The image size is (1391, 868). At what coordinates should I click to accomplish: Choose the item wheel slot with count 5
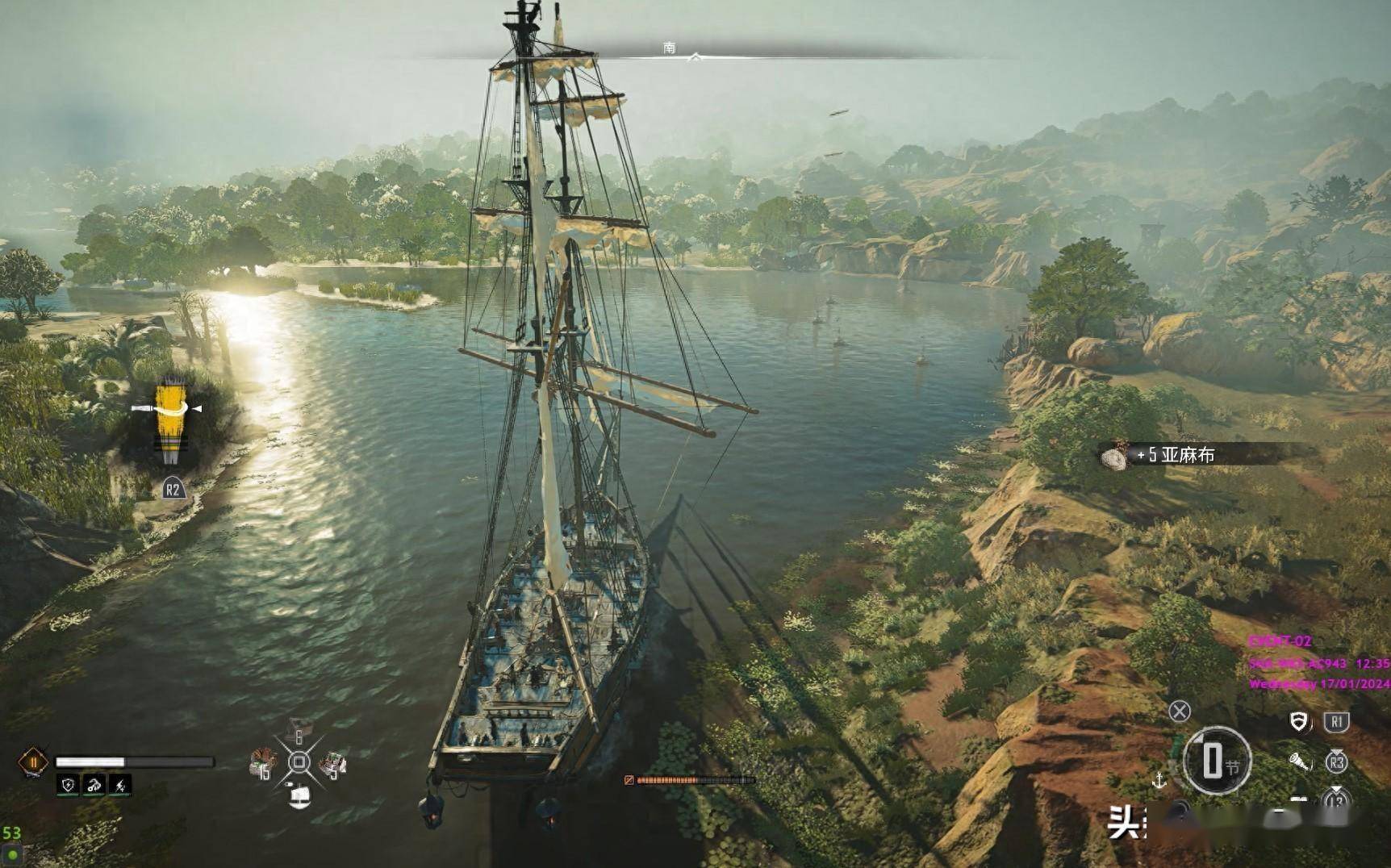pyautogui.click(x=332, y=764)
